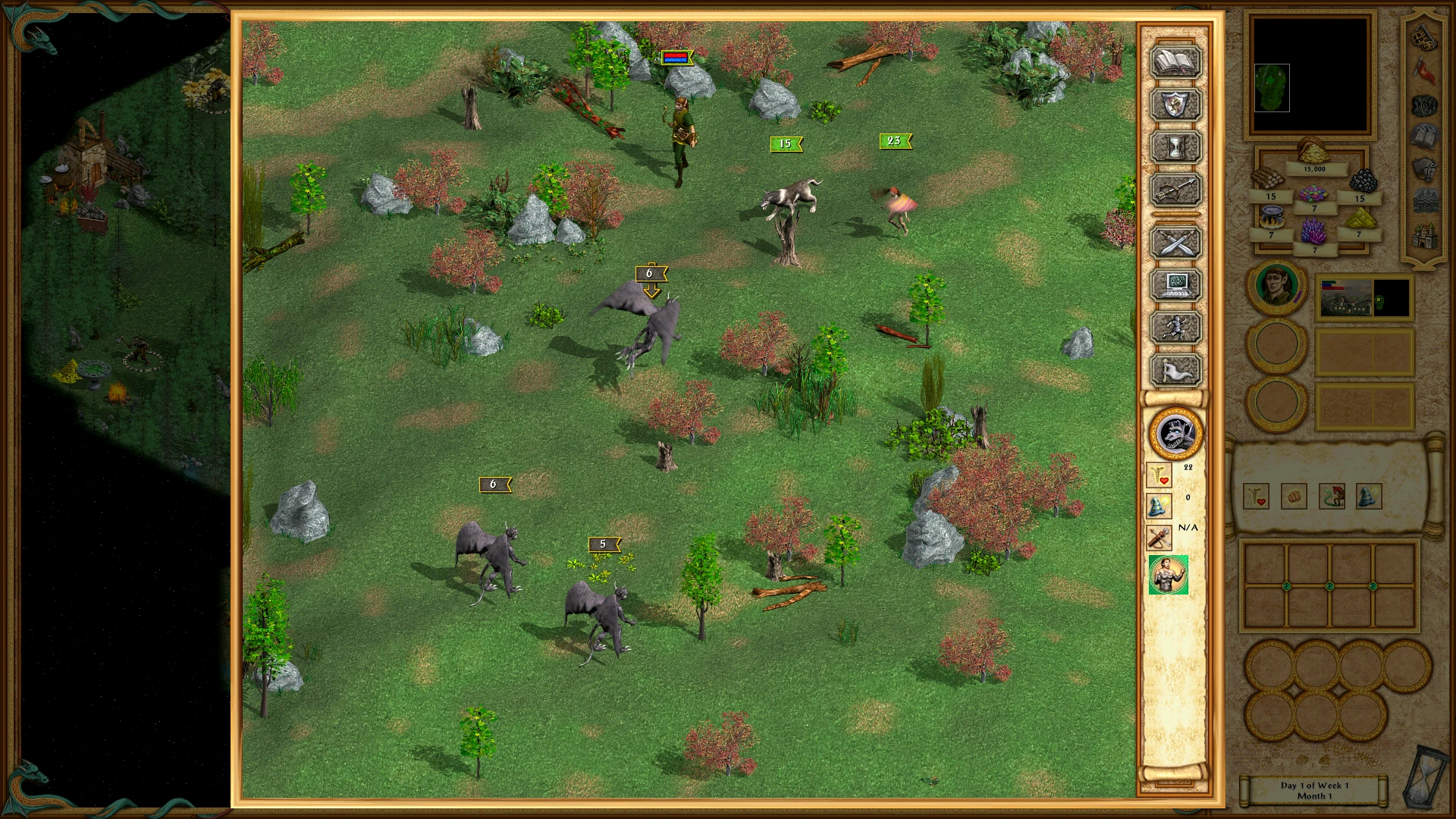Click the running figure movement icon
The height and width of the screenshot is (819, 1456).
[x=1176, y=326]
